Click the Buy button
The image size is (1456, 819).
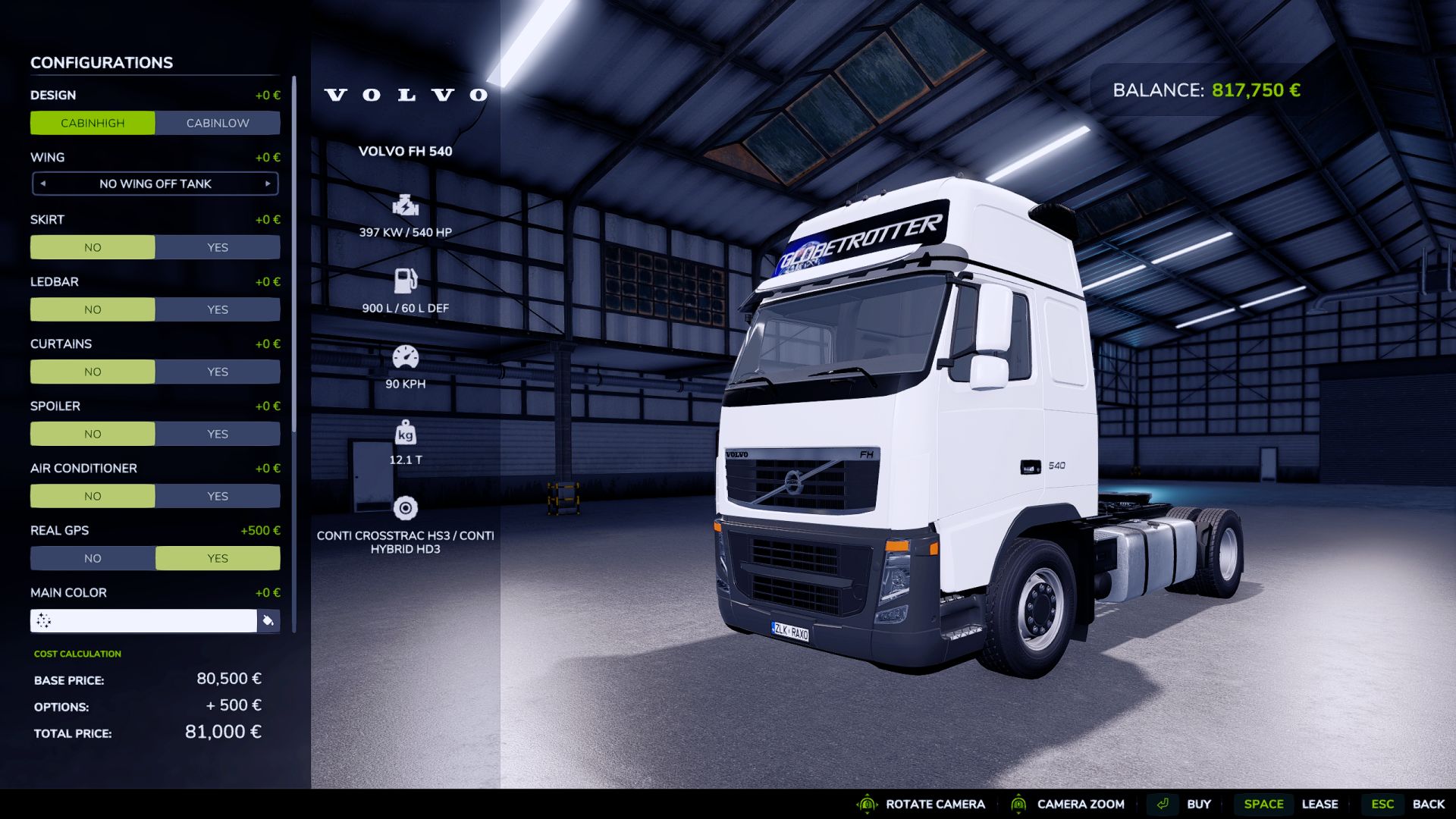pos(1200,804)
